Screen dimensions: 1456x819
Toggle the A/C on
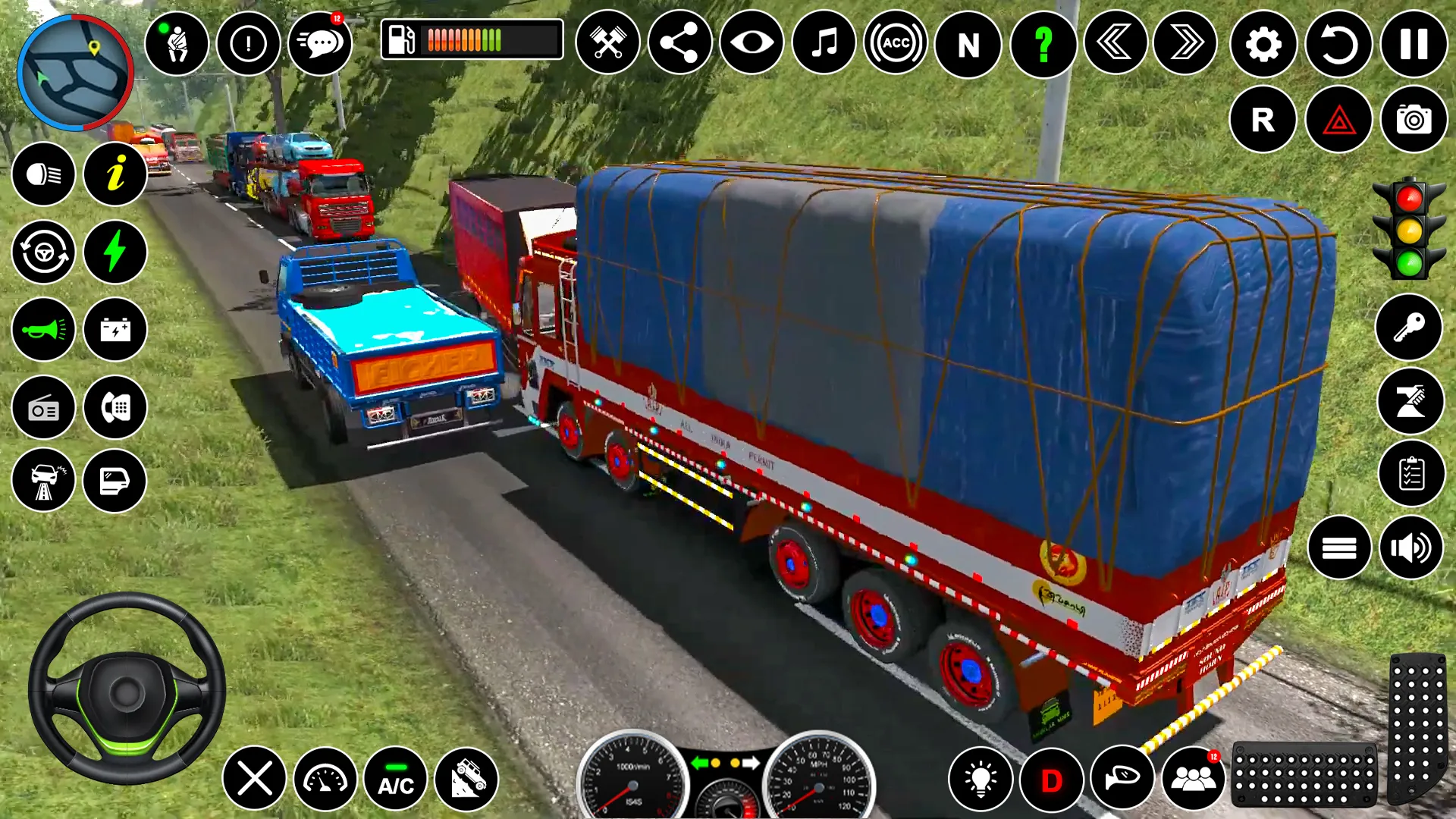pos(394,779)
